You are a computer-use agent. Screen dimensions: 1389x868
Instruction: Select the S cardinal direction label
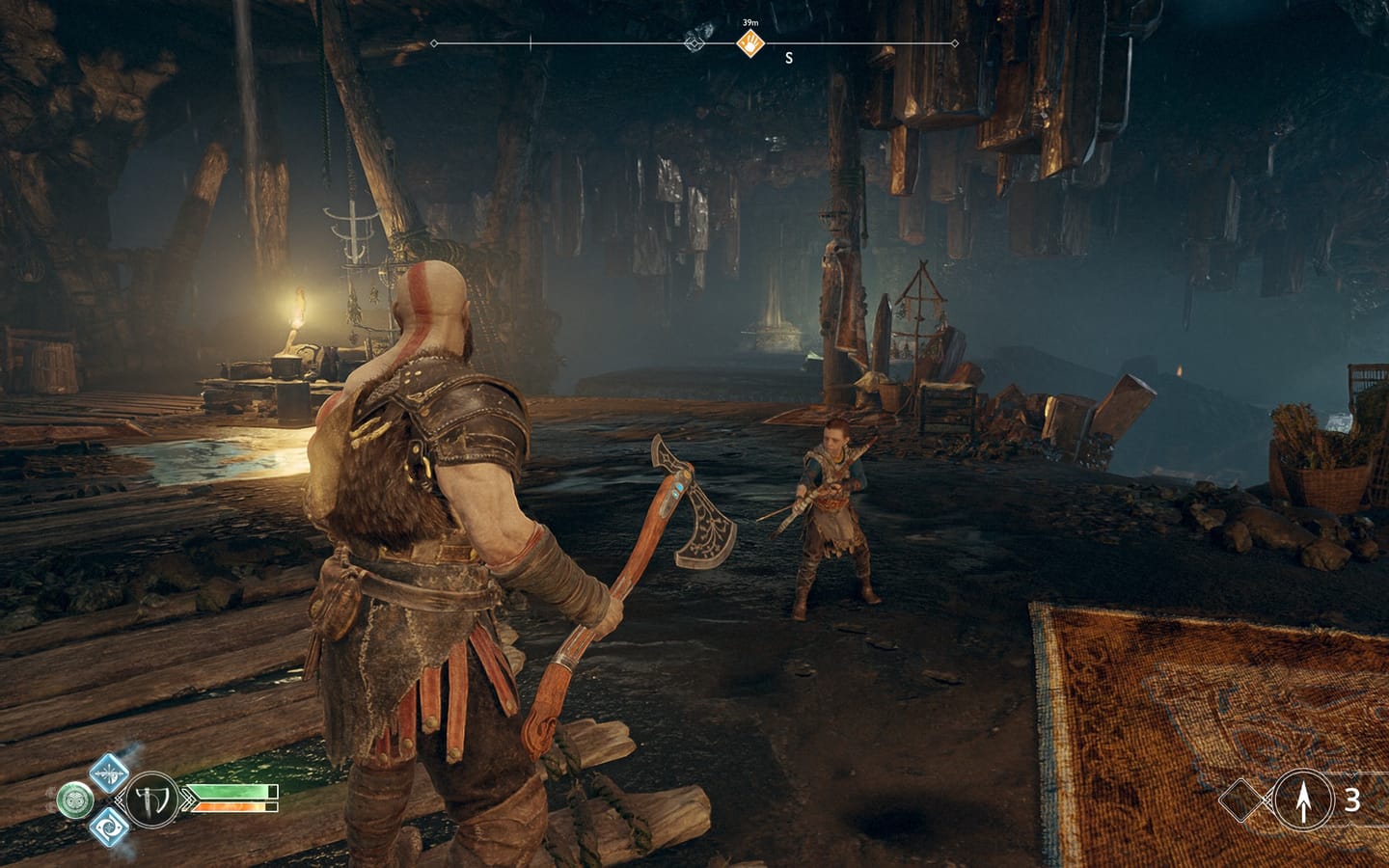(x=788, y=58)
